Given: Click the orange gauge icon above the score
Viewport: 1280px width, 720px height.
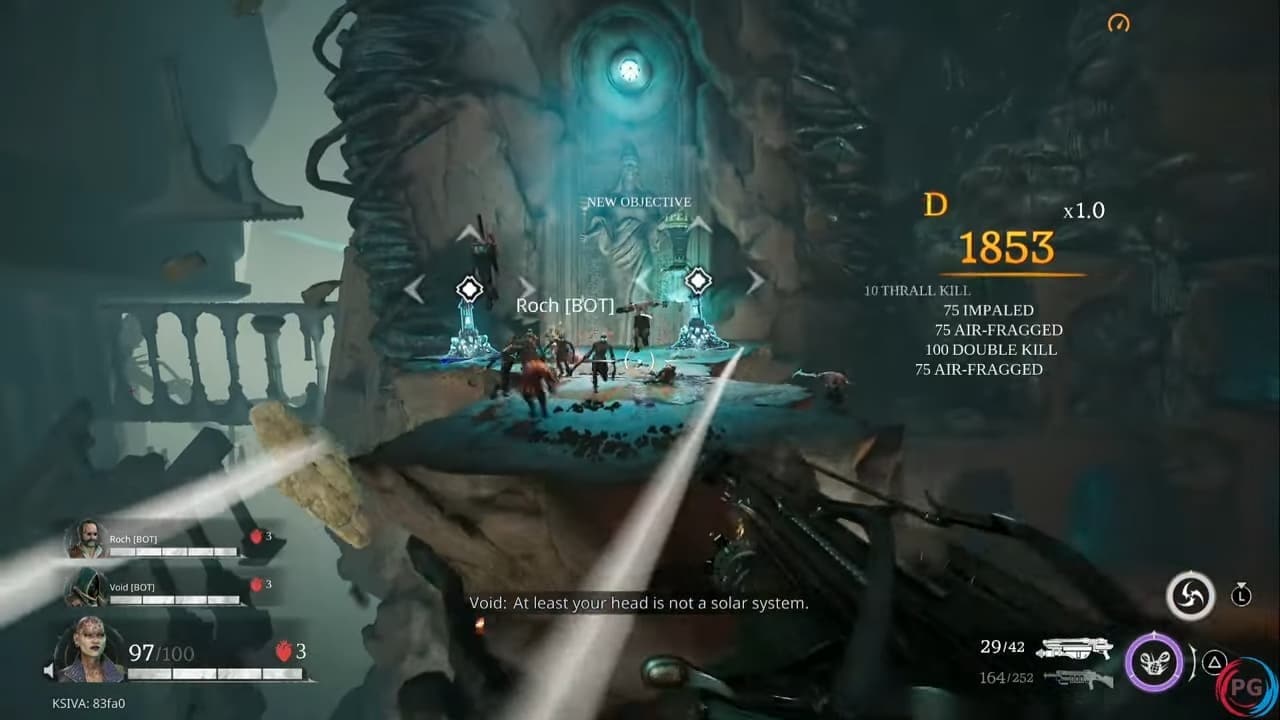Looking at the screenshot, I should pos(1119,22).
